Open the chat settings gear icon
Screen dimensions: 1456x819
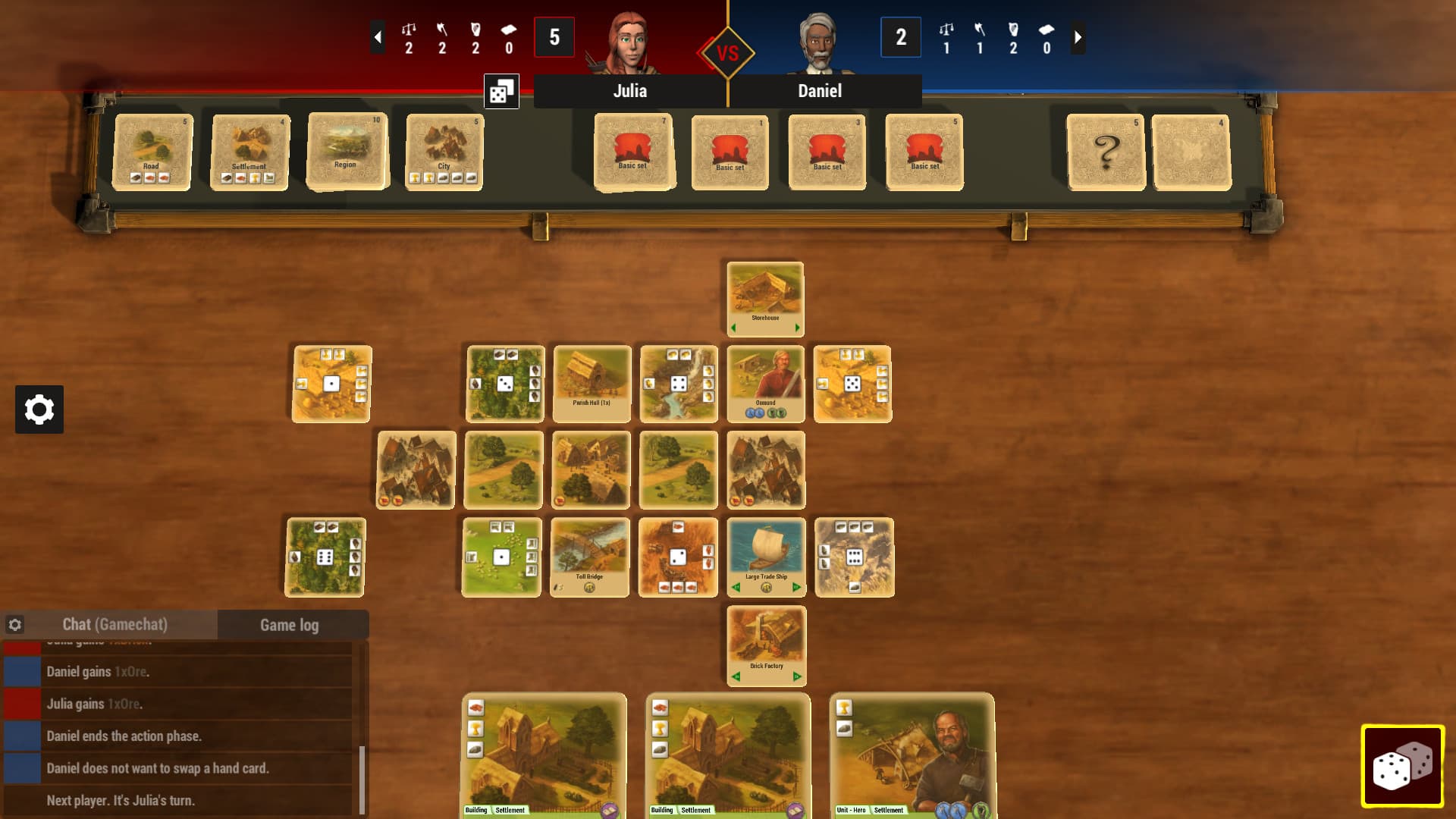(15, 623)
